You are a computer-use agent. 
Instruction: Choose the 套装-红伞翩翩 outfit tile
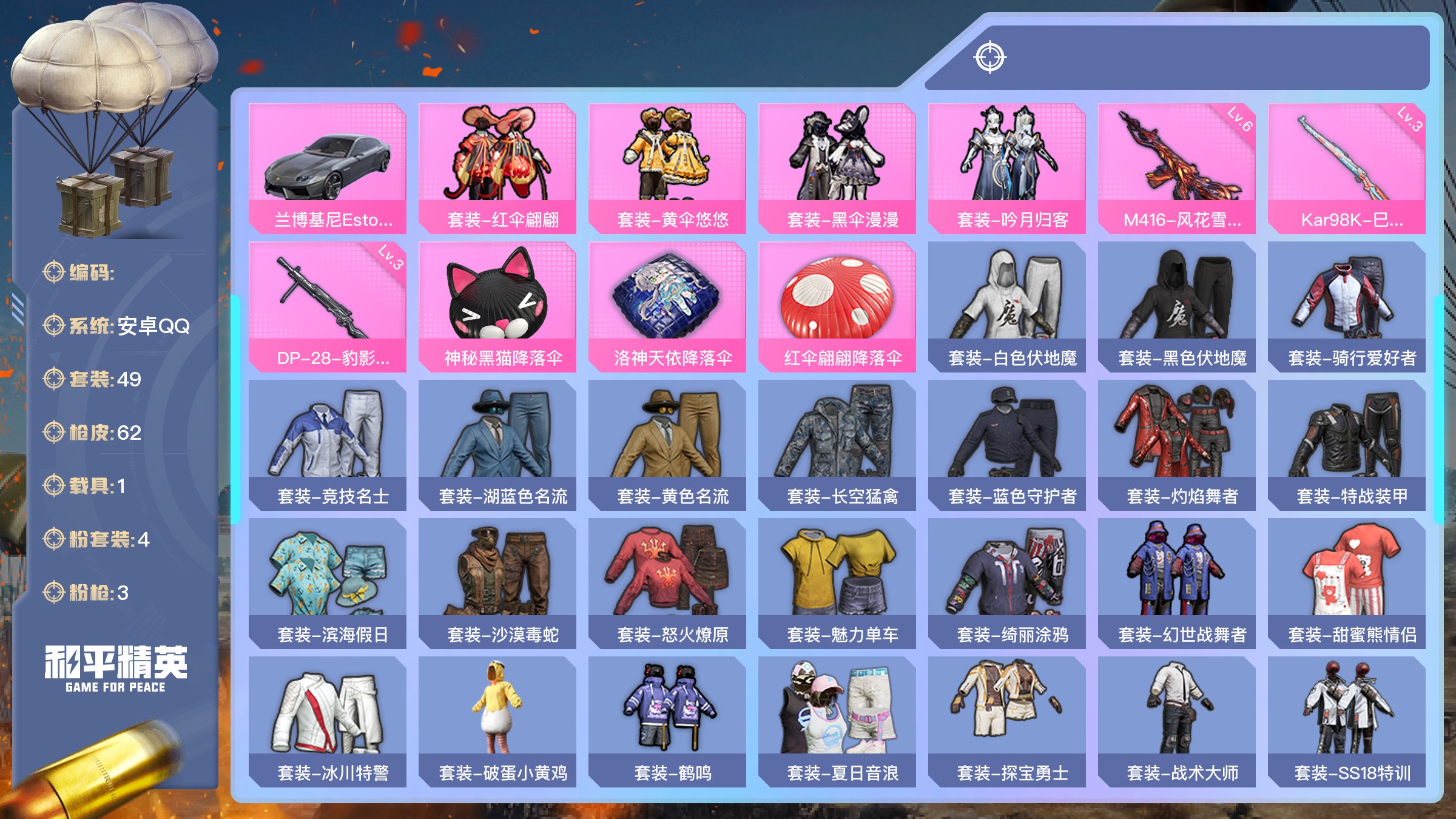497,168
